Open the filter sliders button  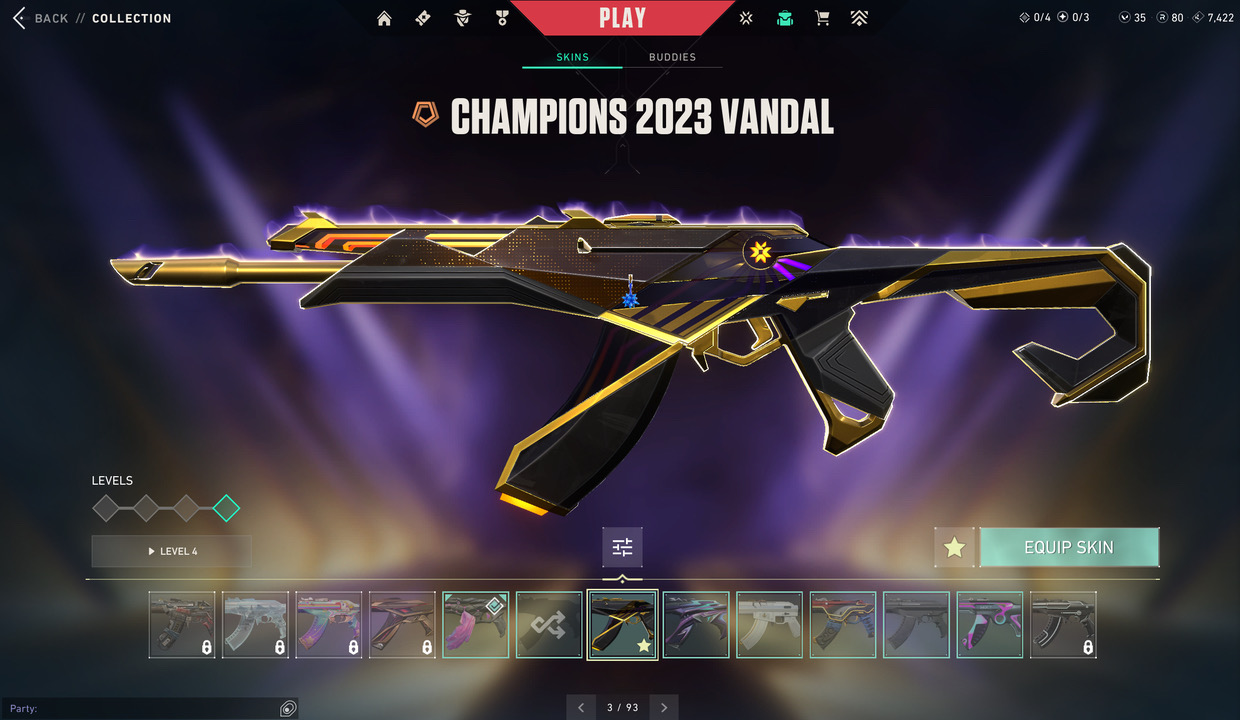pyautogui.click(x=622, y=547)
